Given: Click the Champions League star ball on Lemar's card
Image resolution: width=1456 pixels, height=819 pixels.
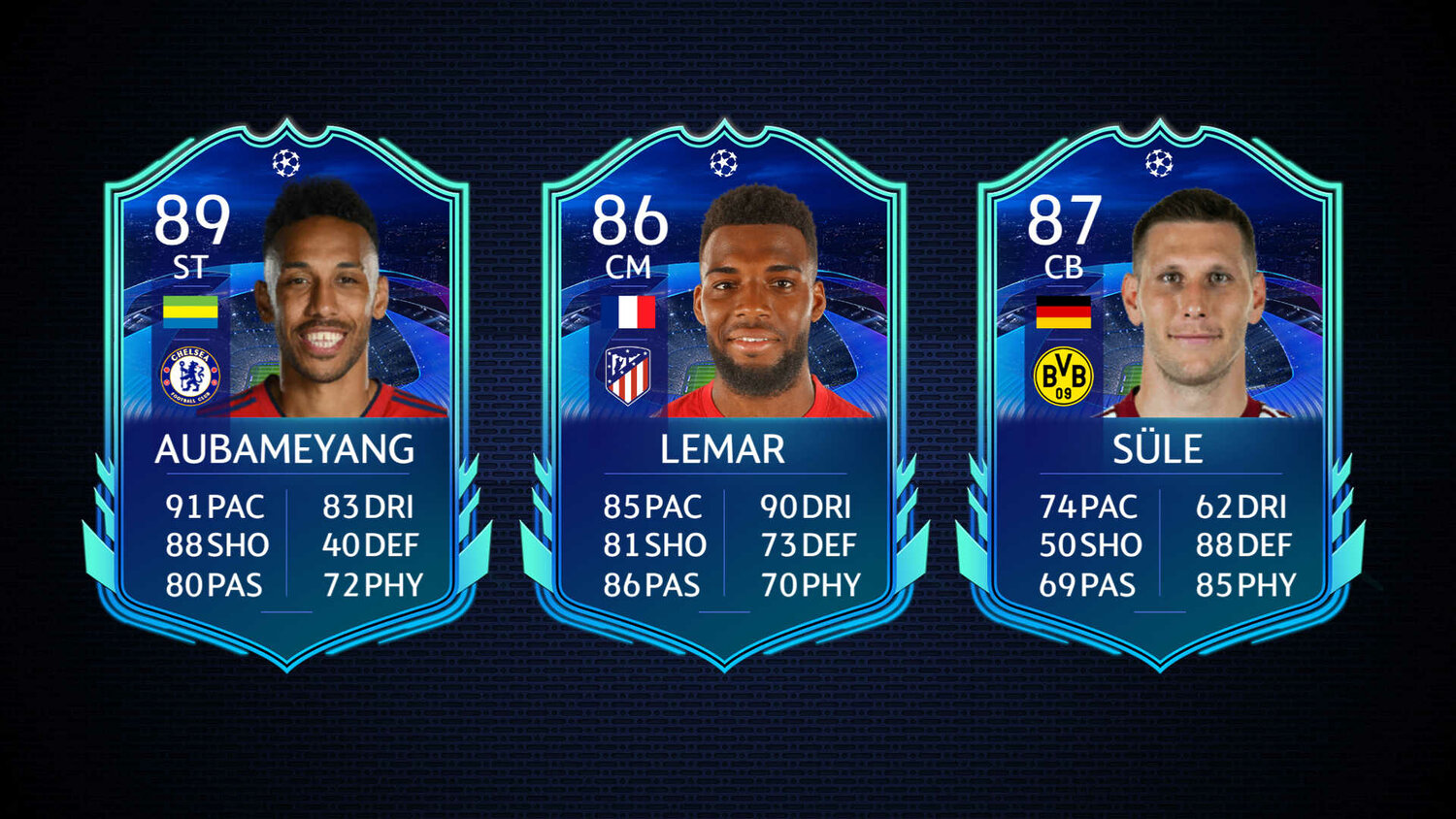Looking at the screenshot, I should click(722, 163).
